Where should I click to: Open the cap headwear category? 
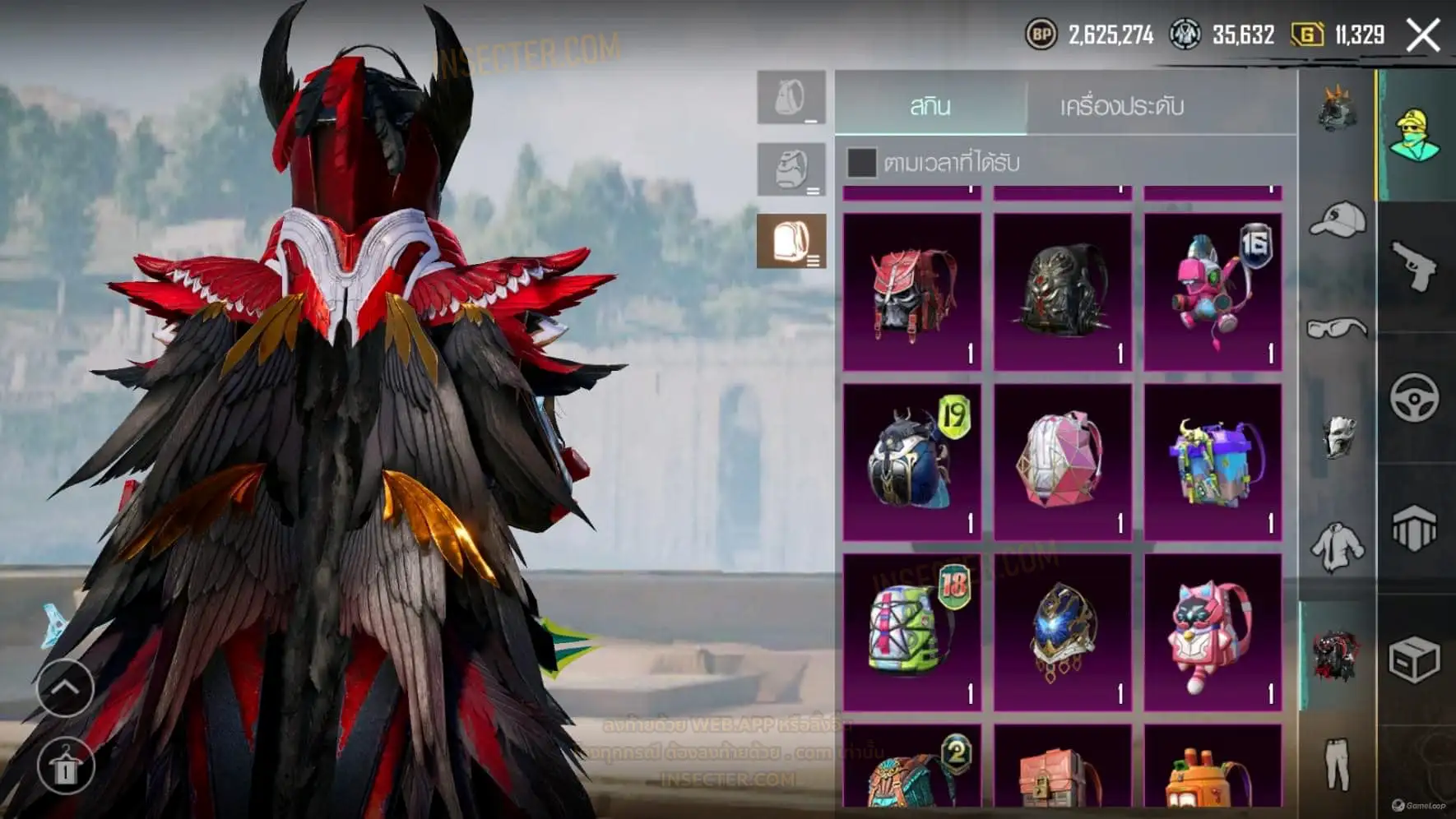click(x=1337, y=220)
